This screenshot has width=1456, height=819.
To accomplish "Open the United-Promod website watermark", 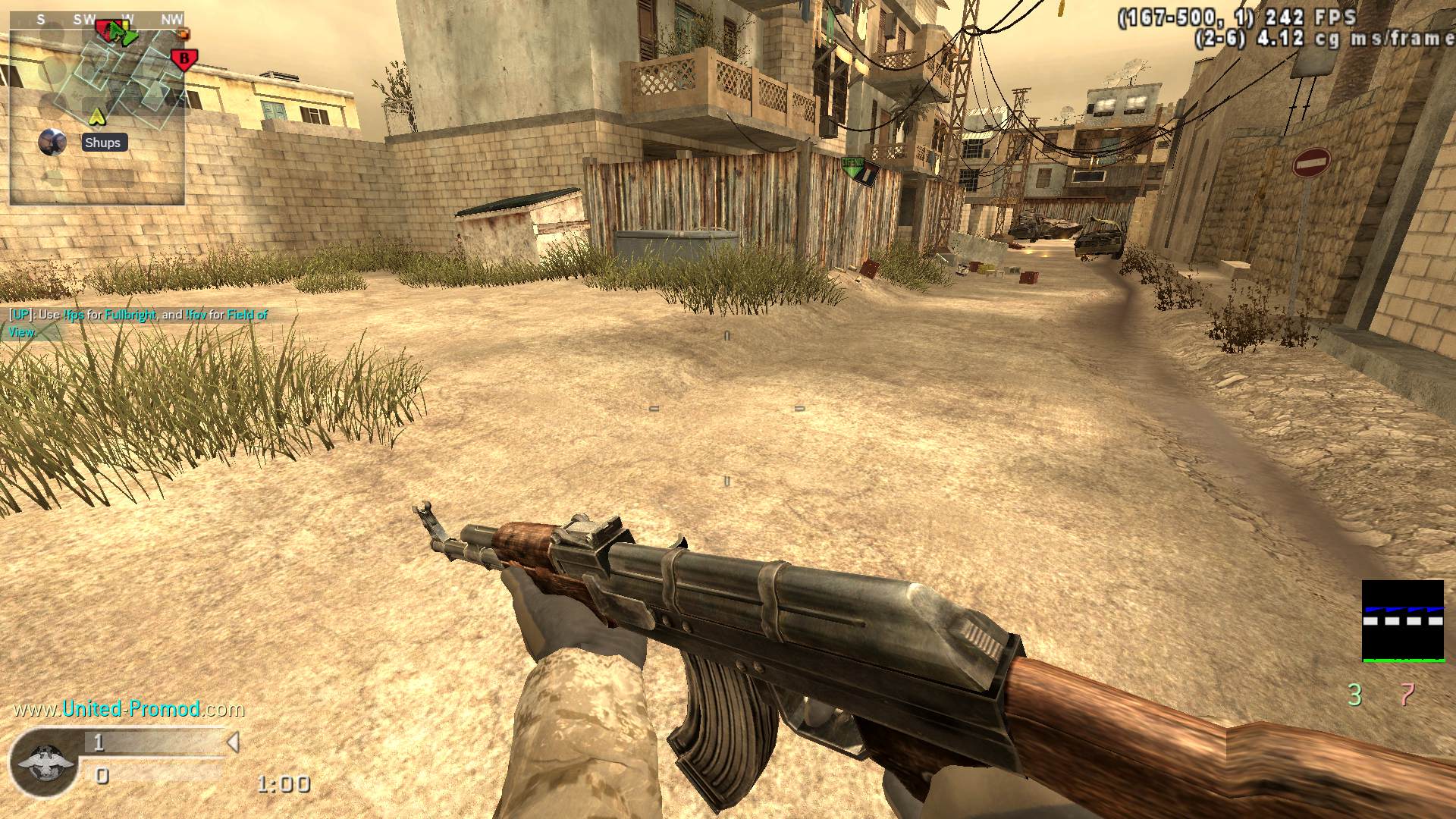I will coord(130,709).
